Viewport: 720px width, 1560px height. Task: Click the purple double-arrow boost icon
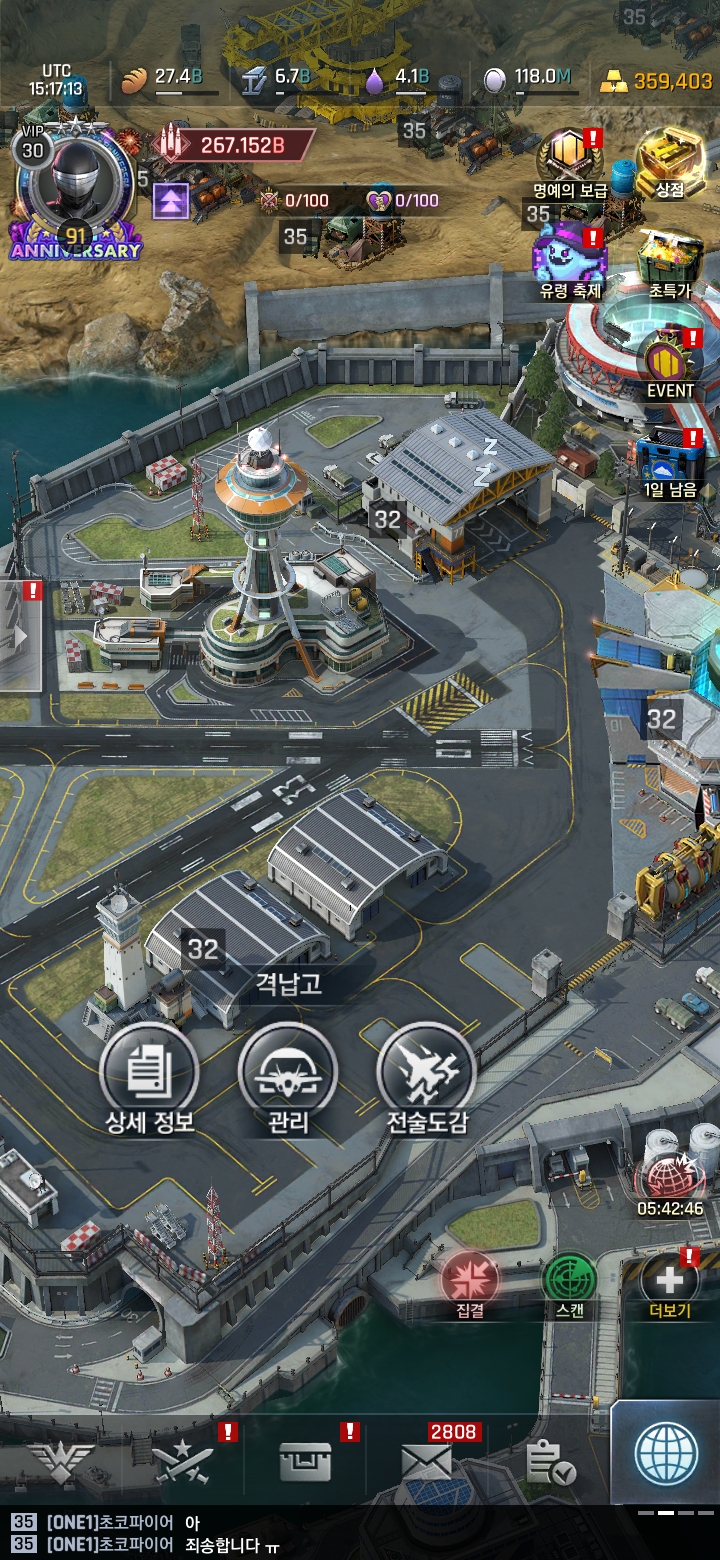[x=171, y=203]
